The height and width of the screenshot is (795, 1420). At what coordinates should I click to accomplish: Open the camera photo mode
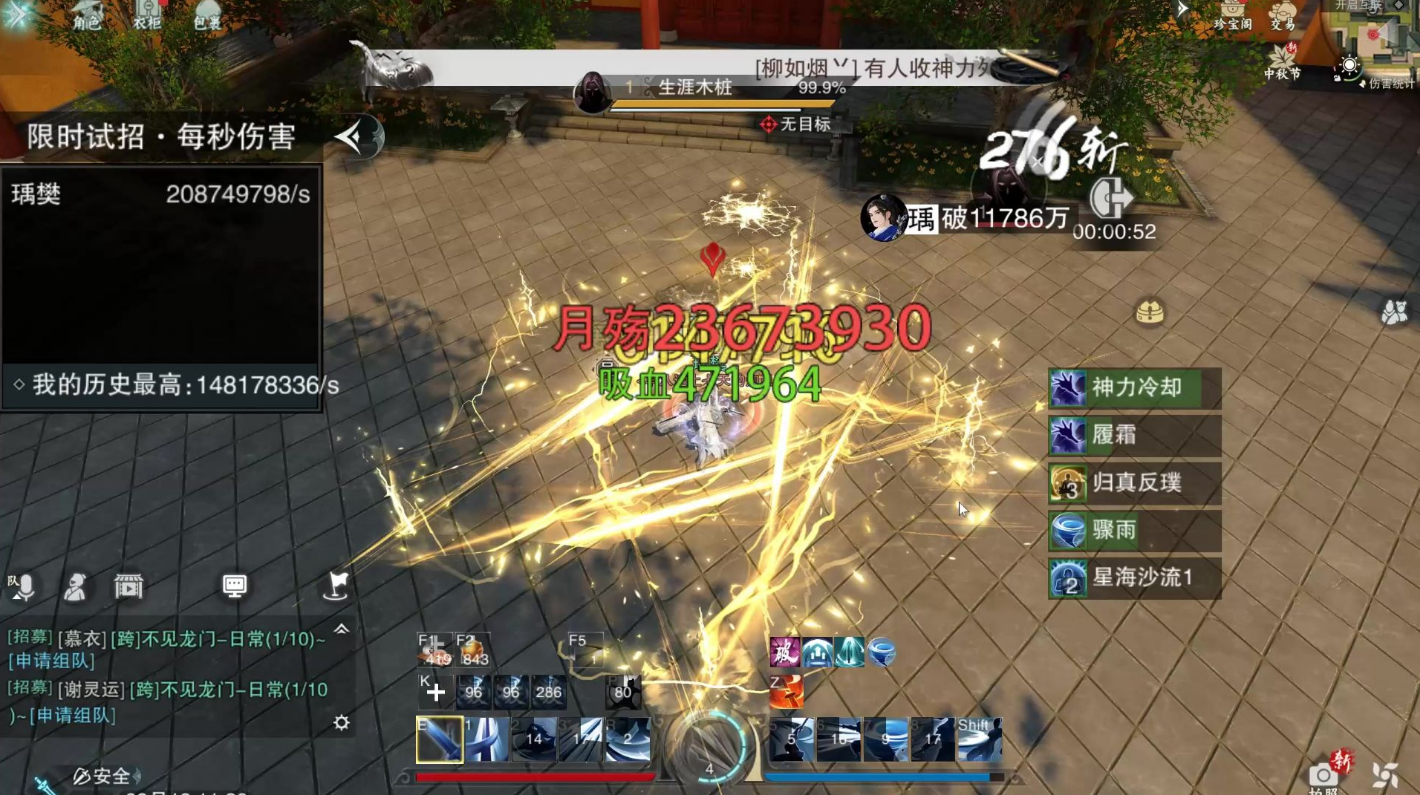(1324, 774)
